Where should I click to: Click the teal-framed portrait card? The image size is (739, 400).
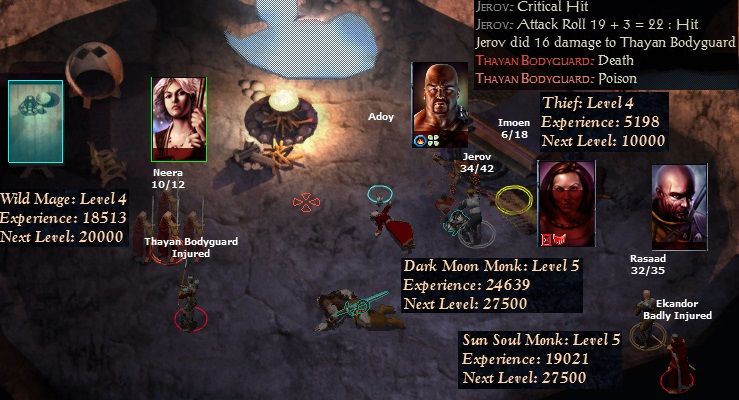(x=36, y=121)
